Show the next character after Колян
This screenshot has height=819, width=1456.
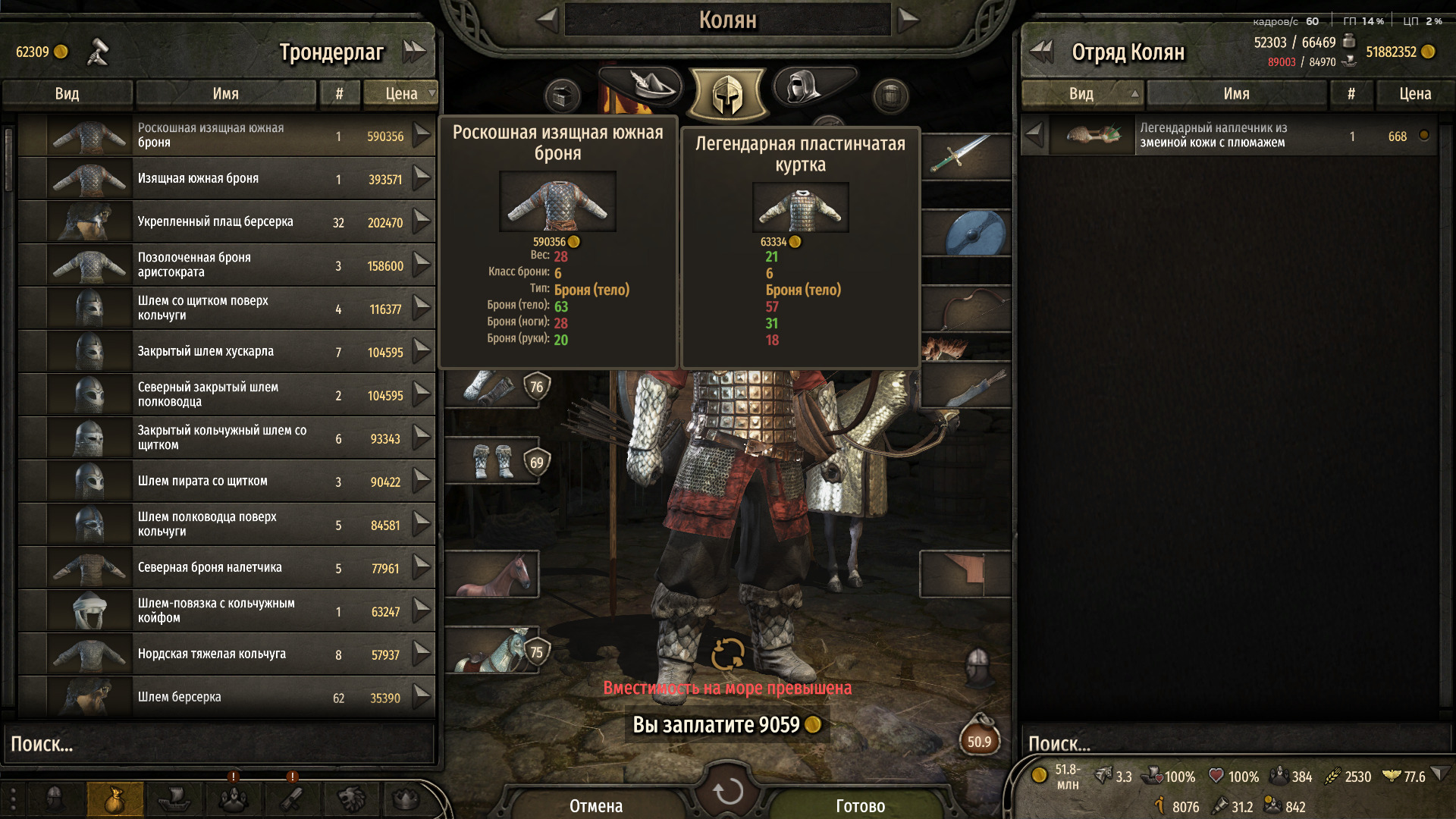pos(908,20)
